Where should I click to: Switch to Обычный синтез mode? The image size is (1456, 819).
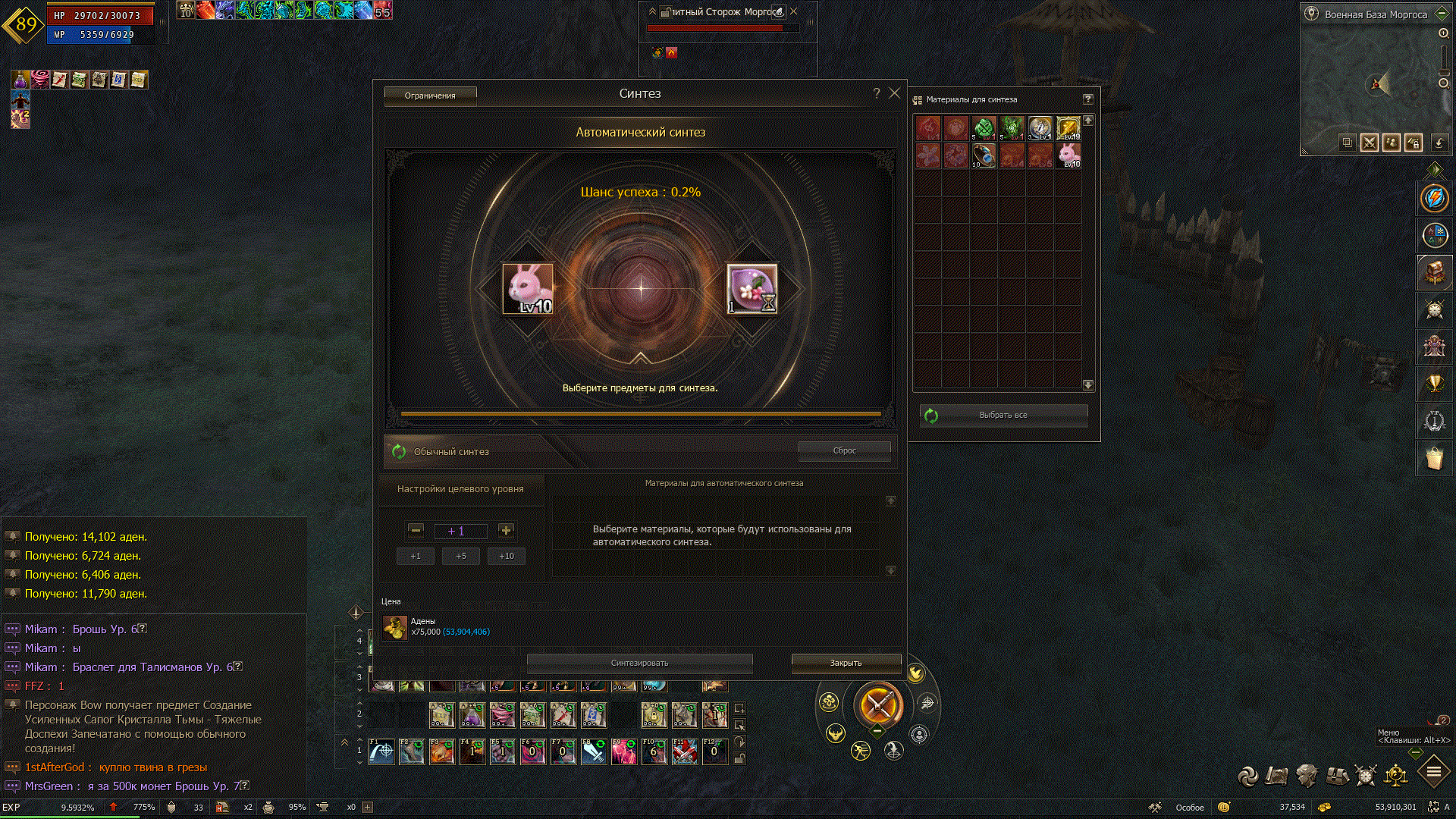coord(450,452)
